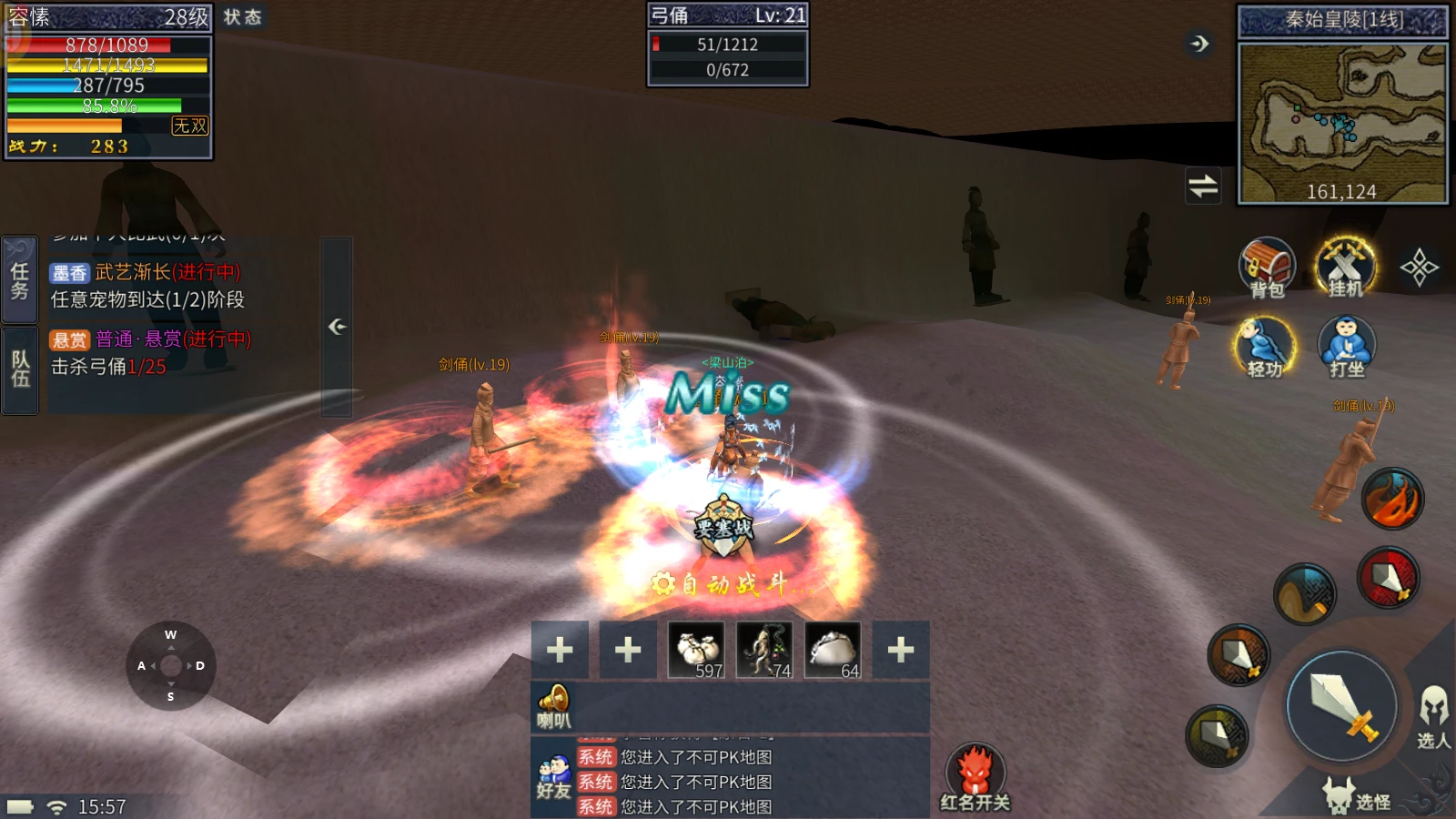Open the 喇叭 horn broadcast
This screenshot has height=819, width=1456.
coord(553,706)
